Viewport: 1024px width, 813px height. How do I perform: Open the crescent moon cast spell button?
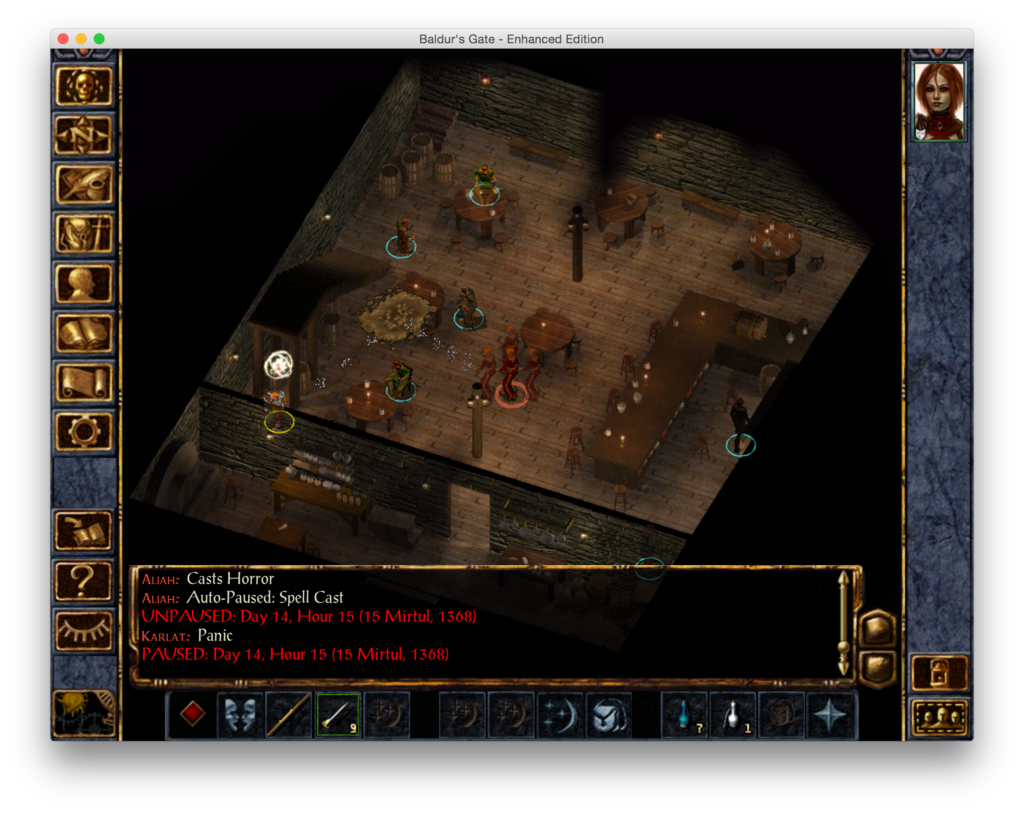click(560, 715)
